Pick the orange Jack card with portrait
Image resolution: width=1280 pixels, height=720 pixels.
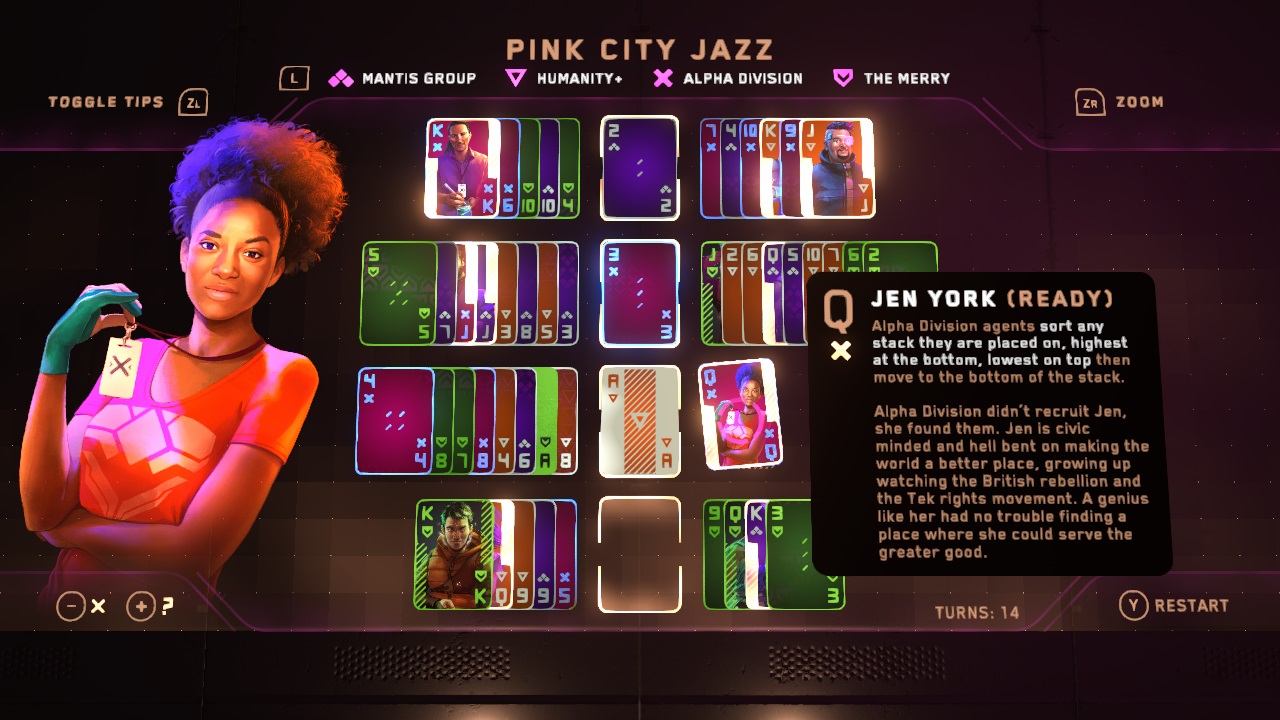pyautogui.click(x=836, y=167)
